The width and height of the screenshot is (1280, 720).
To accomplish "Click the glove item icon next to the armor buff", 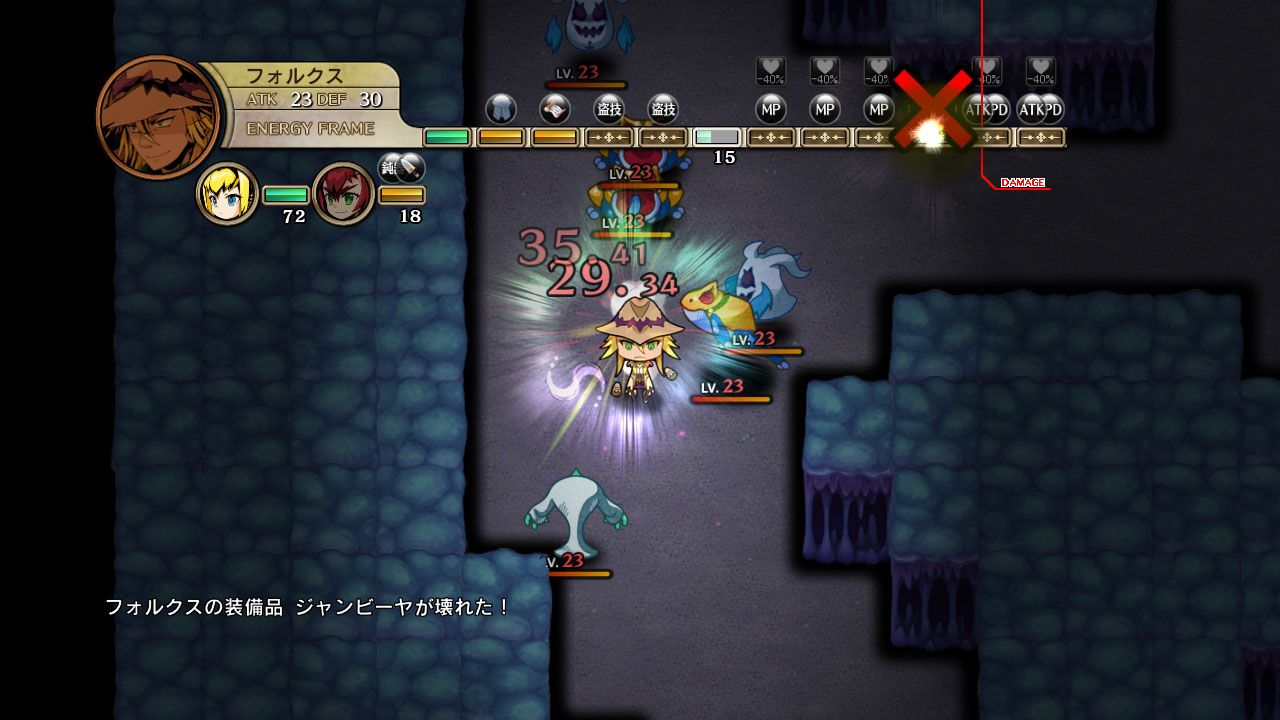I will pyautogui.click(x=553, y=110).
